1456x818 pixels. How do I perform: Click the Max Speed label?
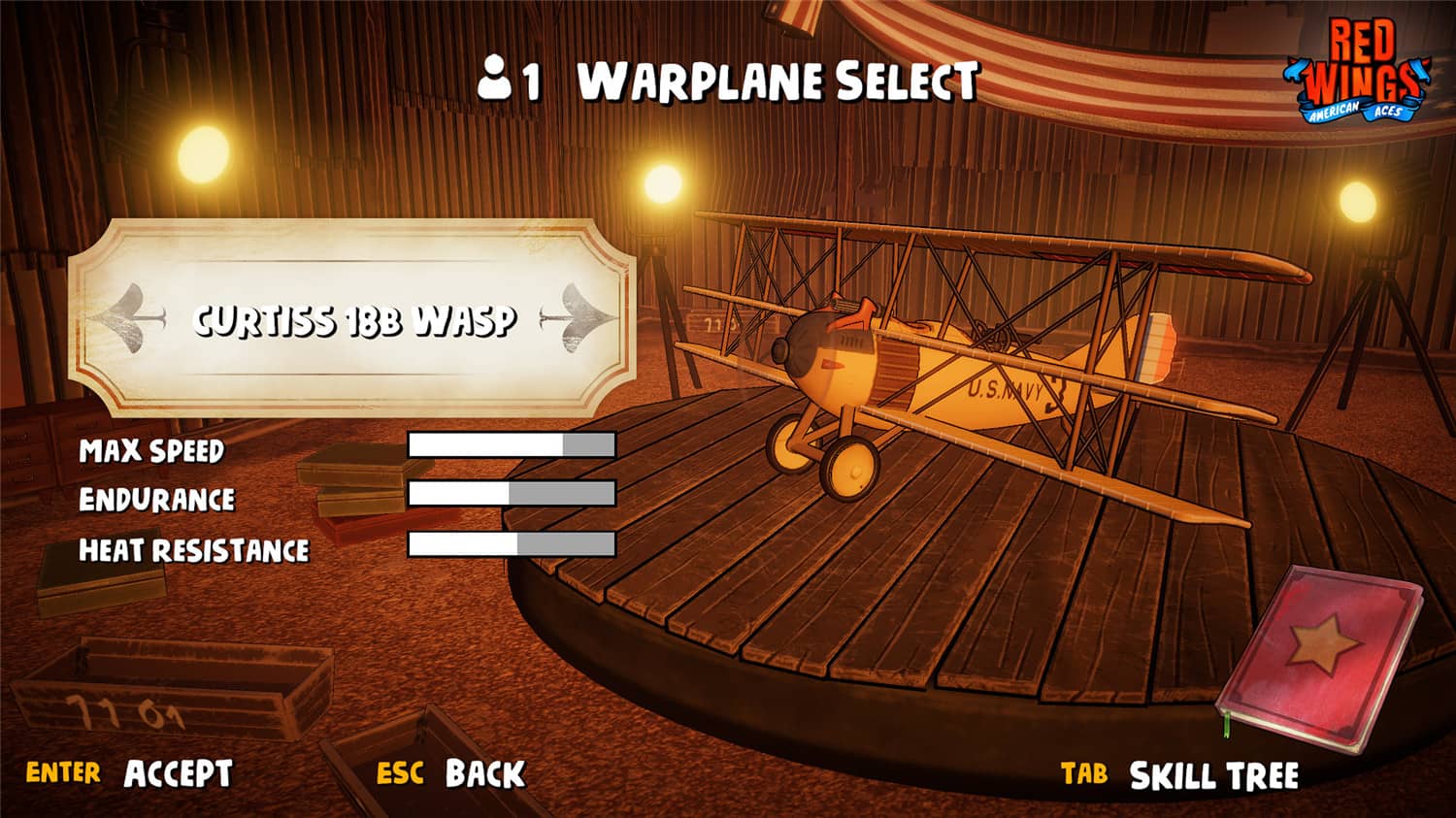coord(152,449)
